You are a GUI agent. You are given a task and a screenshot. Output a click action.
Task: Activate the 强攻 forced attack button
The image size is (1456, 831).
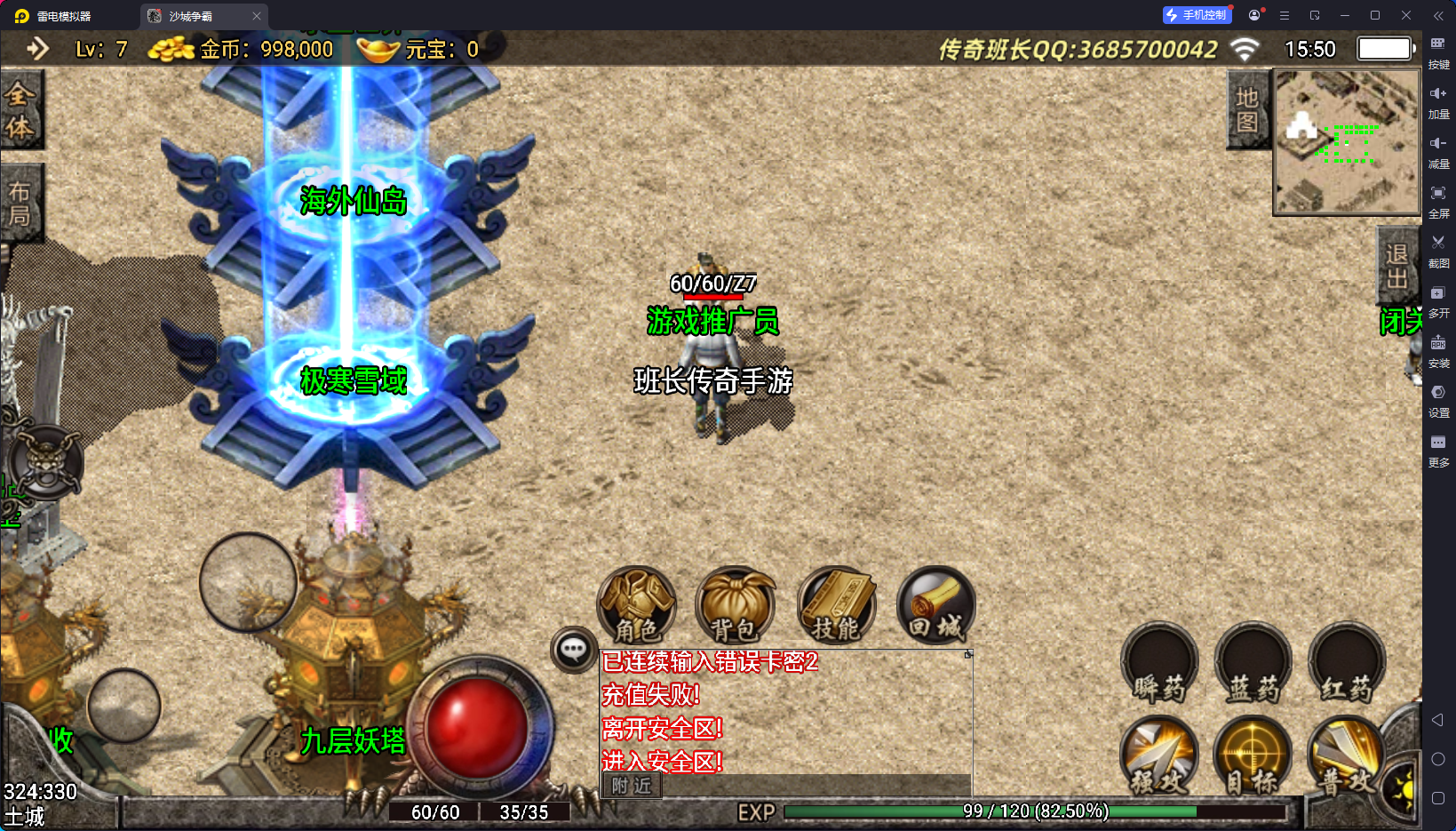[x=1159, y=756]
